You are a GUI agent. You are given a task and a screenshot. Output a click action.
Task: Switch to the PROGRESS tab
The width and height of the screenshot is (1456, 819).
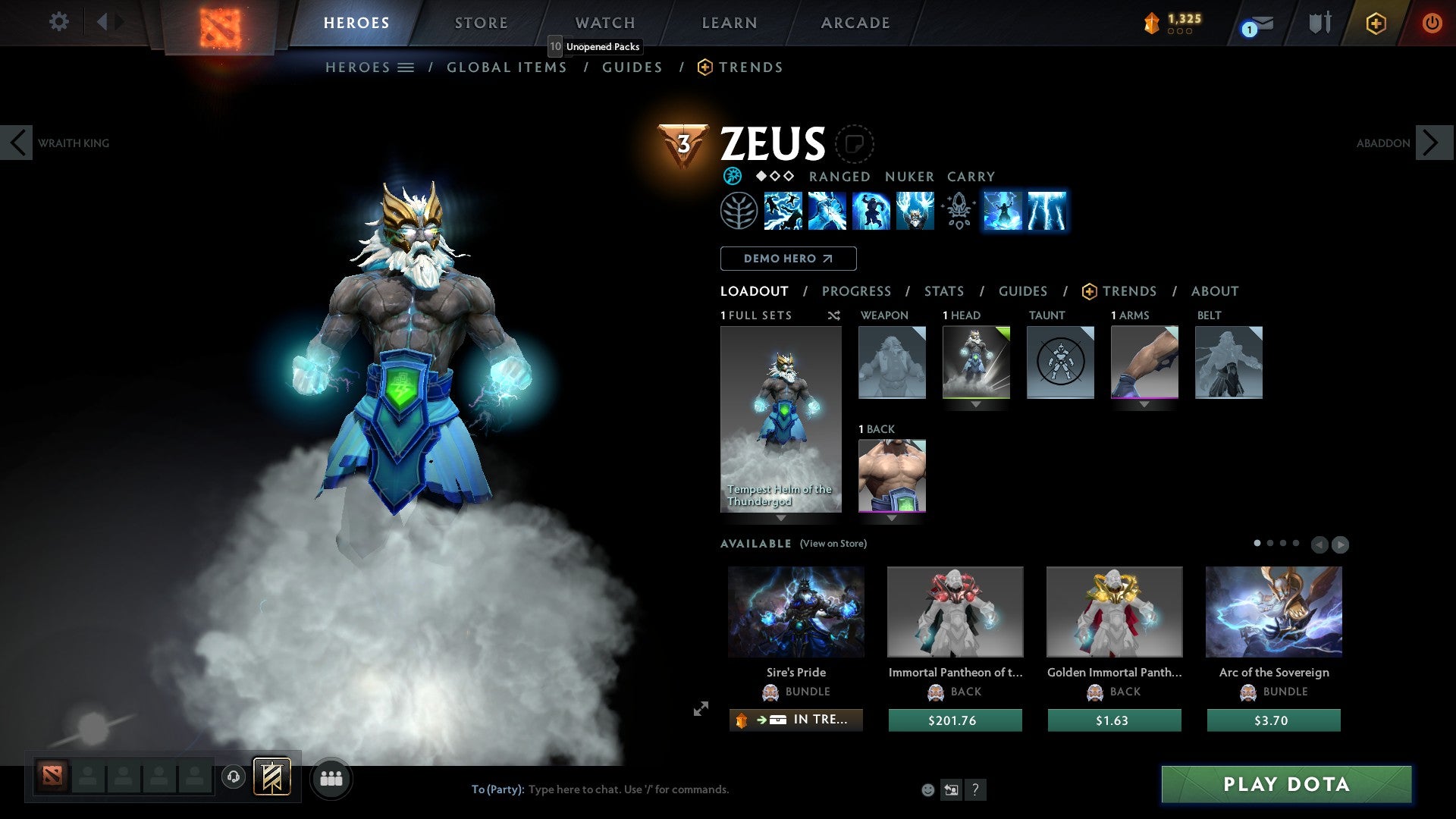click(x=857, y=291)
